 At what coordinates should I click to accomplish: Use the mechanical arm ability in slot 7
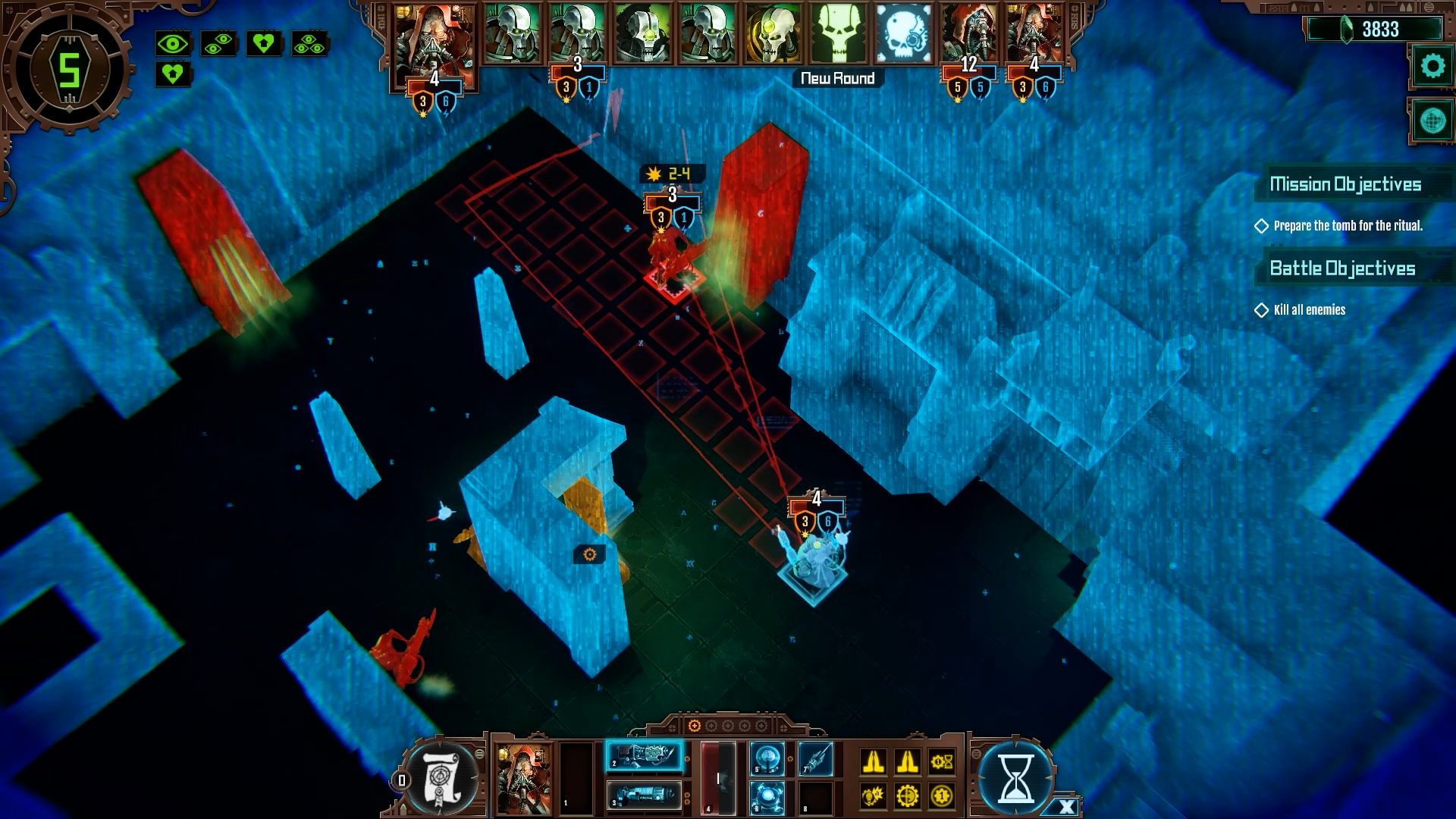pos(816,758)
